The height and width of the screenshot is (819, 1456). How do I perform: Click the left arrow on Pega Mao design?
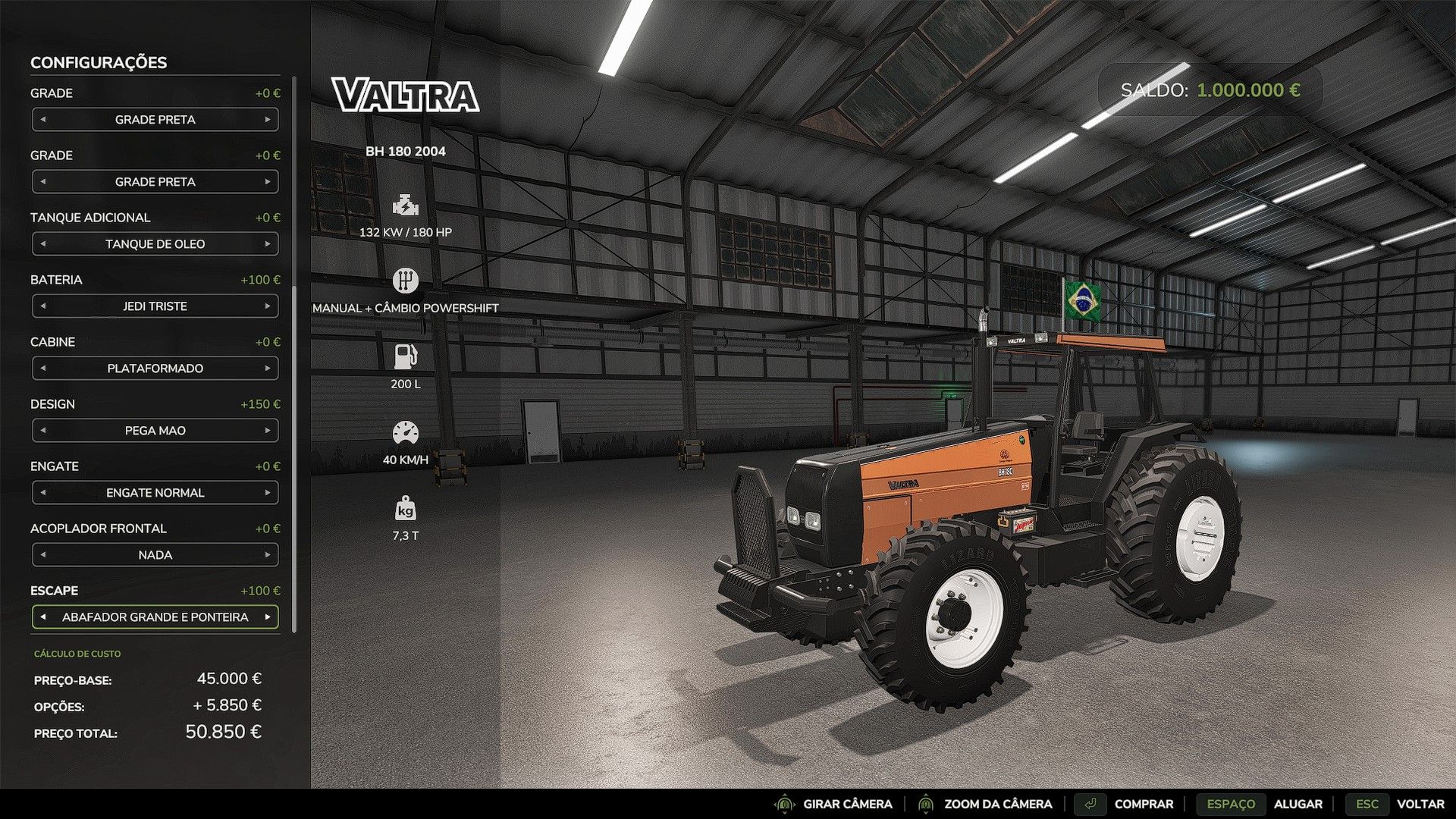44,430
